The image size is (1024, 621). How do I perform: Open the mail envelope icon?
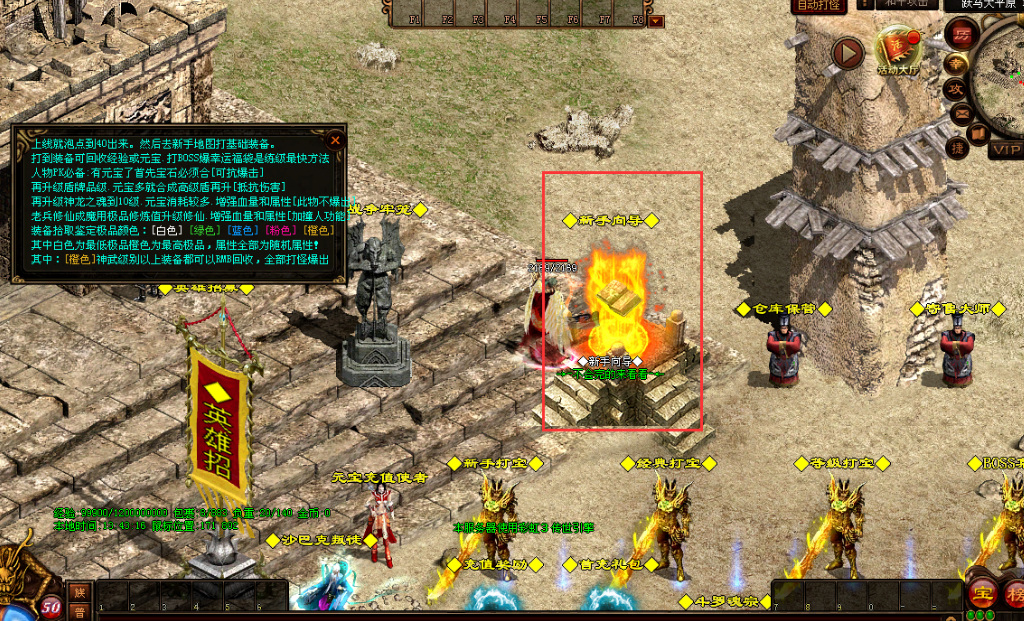click(x=961, y=112)
